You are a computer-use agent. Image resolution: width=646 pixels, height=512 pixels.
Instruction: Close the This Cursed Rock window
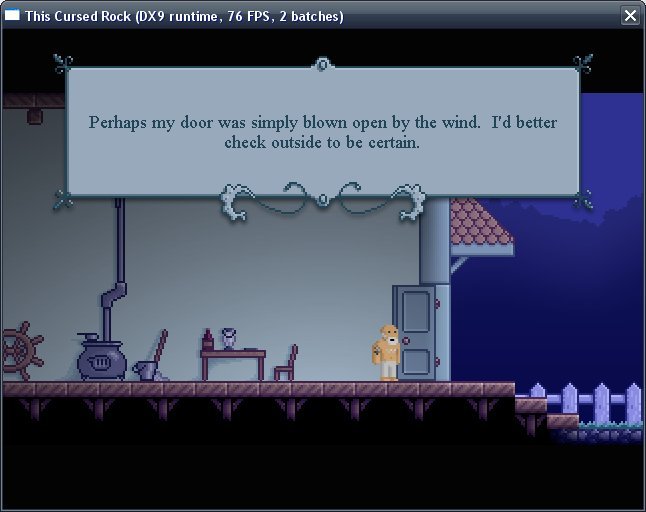coord(630,15)
